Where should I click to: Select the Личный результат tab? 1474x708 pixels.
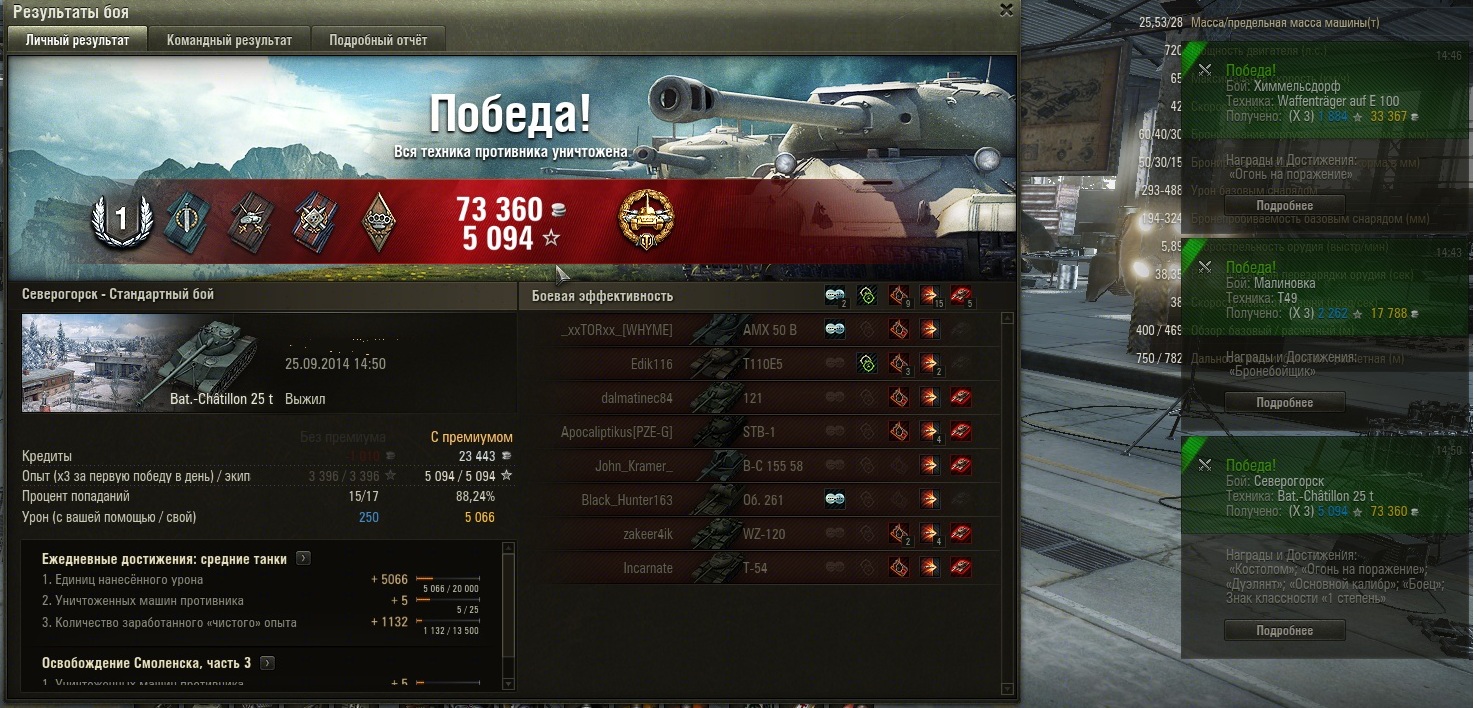click(x=77, y=40)
